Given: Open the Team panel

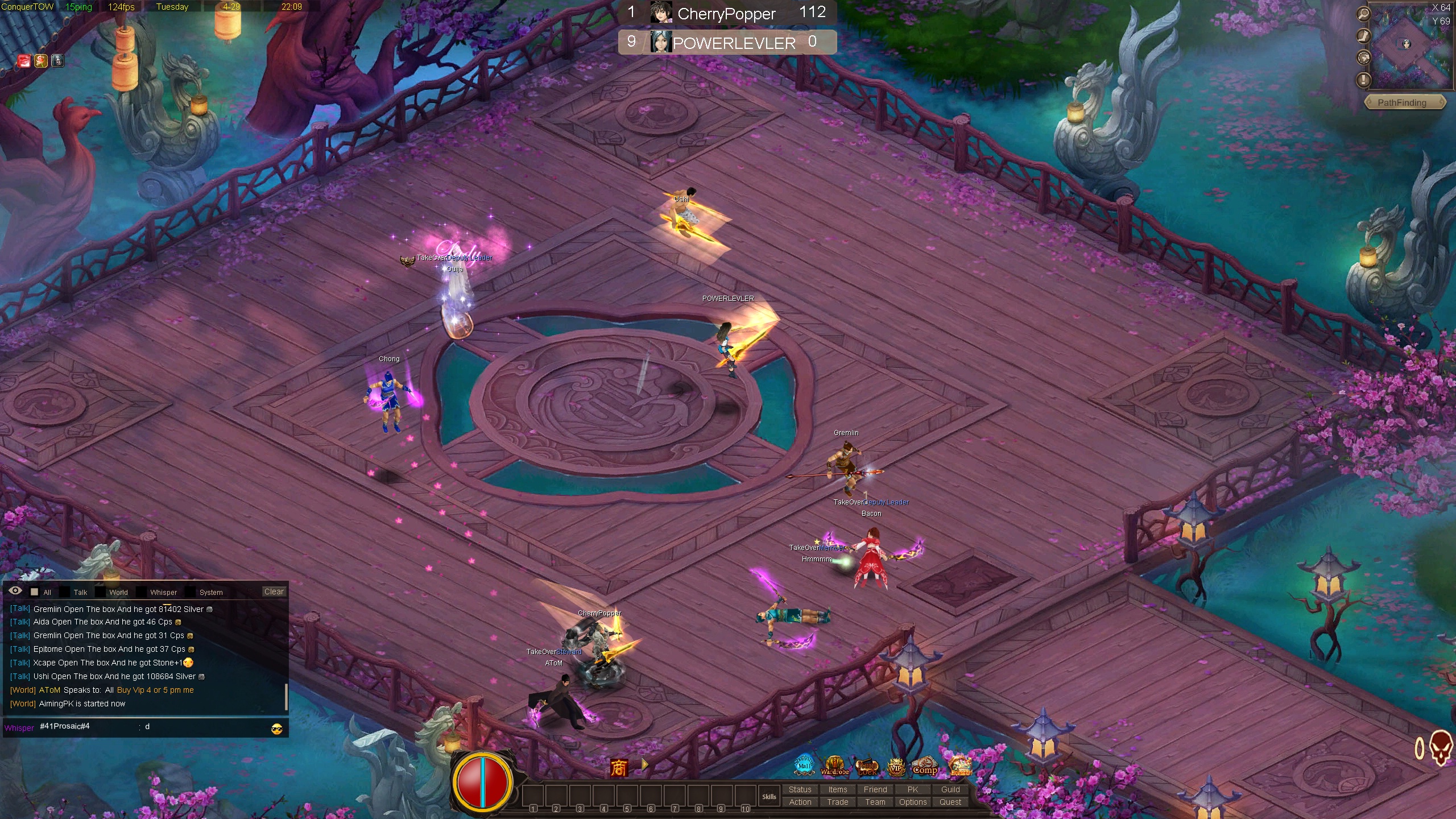Looking at the screenshot, I should pos(875,802).
